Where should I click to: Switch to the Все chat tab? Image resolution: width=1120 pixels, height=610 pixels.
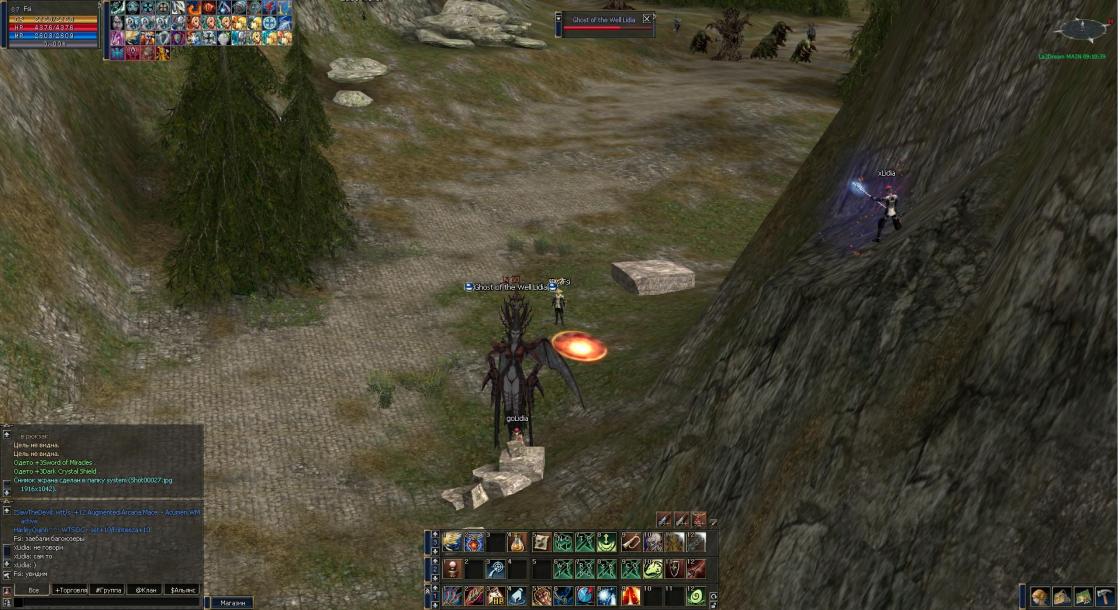click(33, 590)
